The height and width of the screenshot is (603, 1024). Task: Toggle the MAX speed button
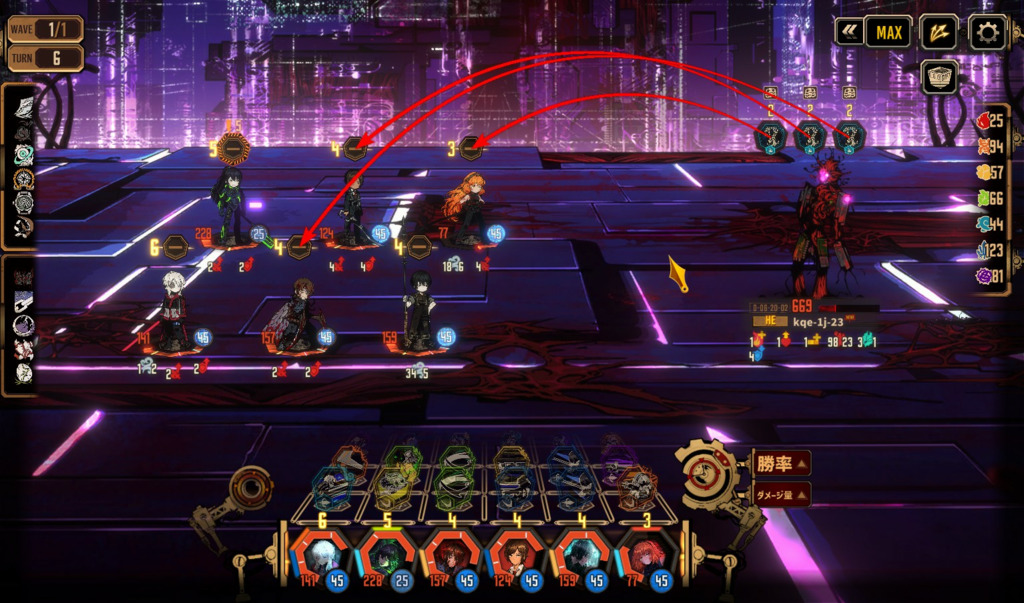coord(888,33)
